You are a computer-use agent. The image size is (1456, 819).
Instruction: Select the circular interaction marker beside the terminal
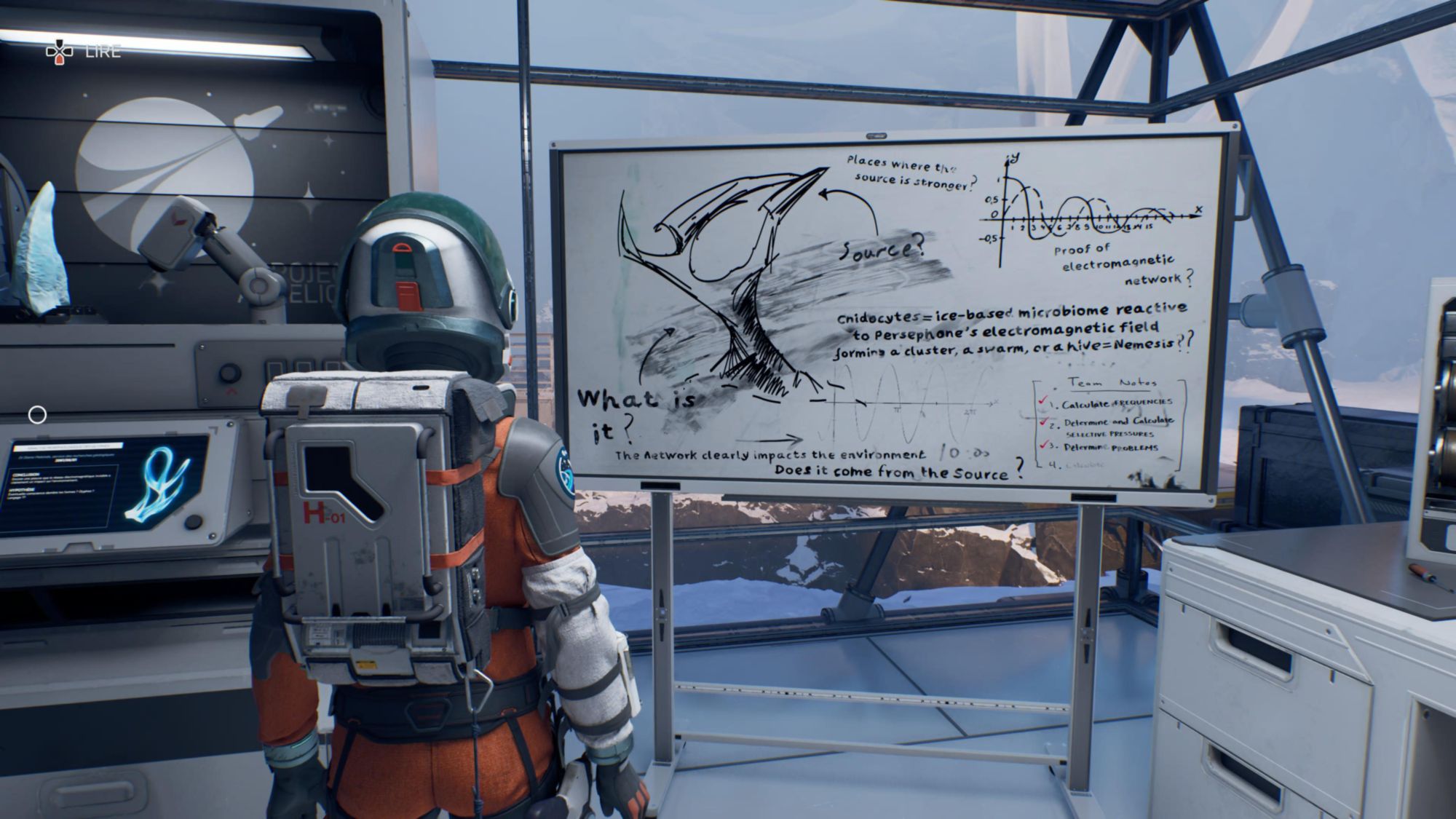[37, 415]
